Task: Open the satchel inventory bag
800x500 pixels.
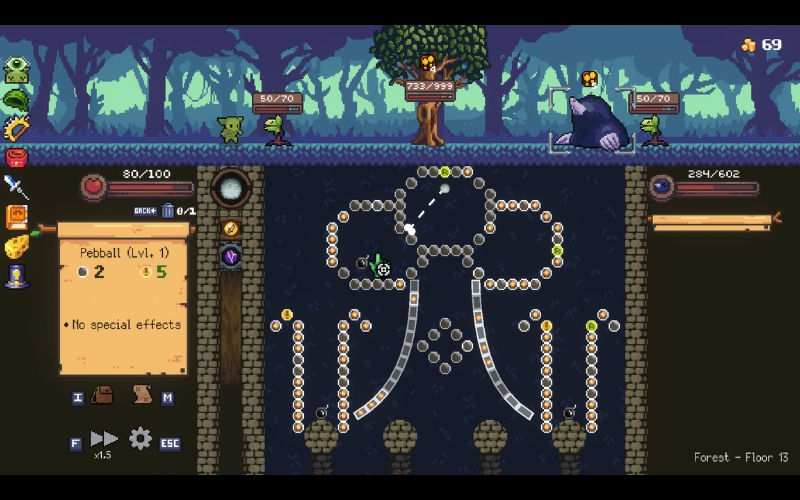Action: pyautogui.click(x=102, y=395)
